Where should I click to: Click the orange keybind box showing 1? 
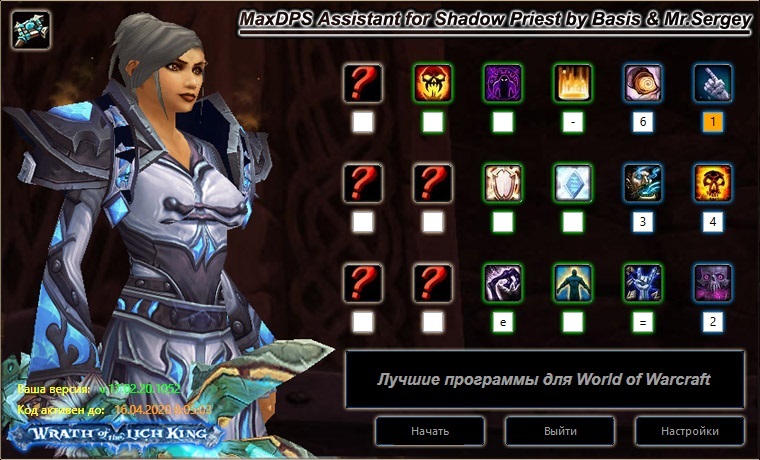(713, 122)
